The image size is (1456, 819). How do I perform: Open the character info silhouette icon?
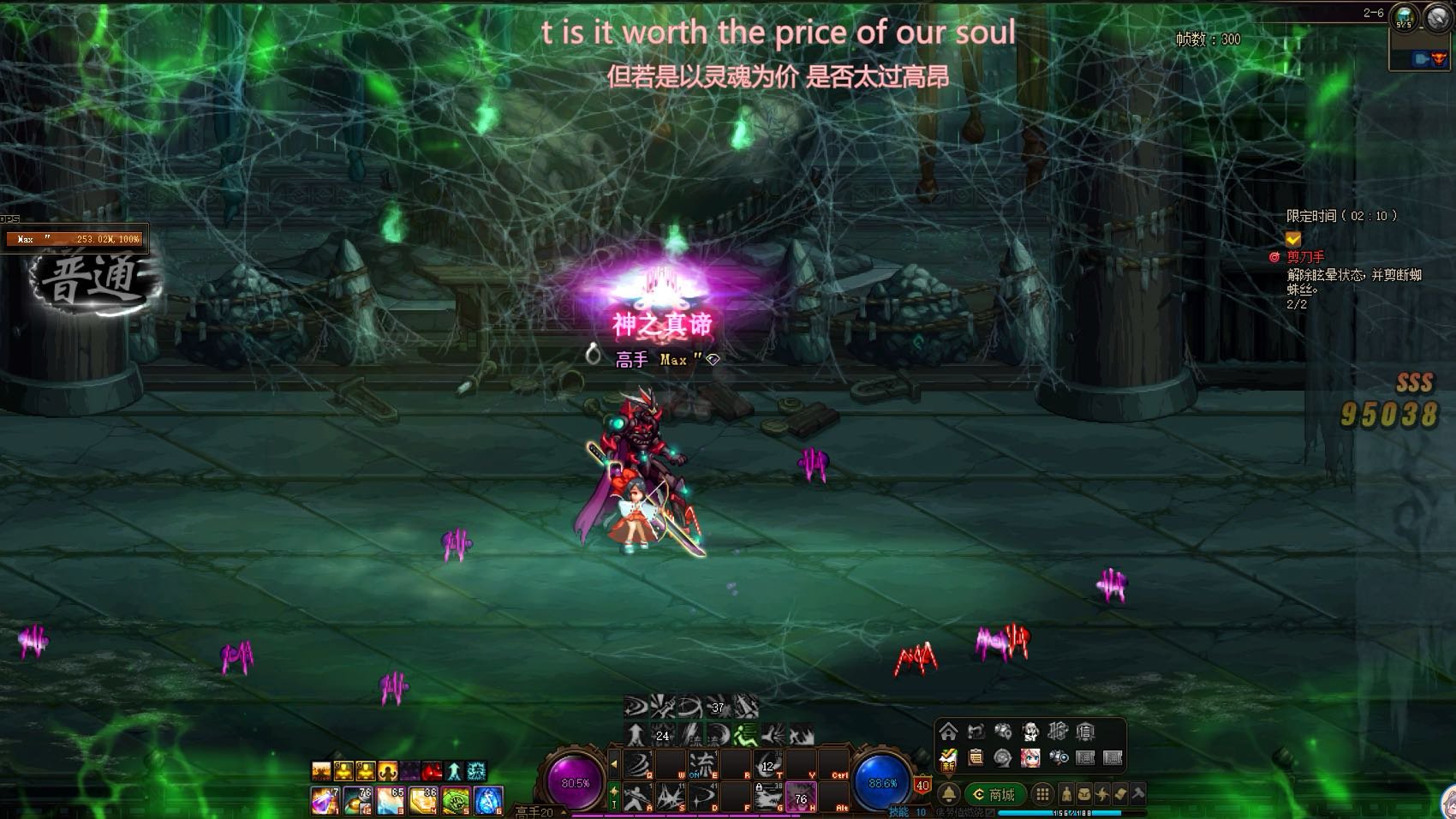point(1066,794)
